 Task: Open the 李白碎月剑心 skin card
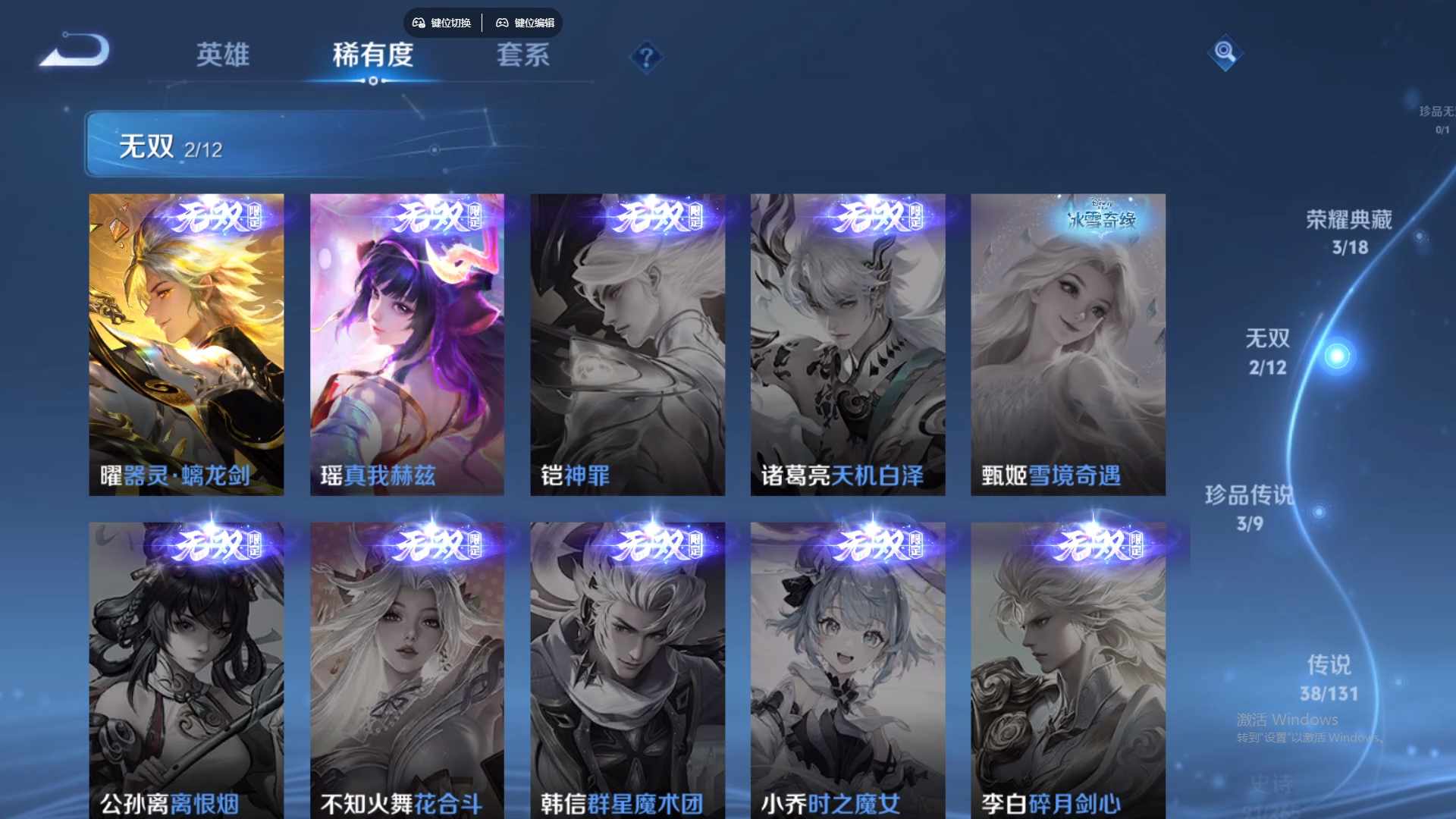1068,667
